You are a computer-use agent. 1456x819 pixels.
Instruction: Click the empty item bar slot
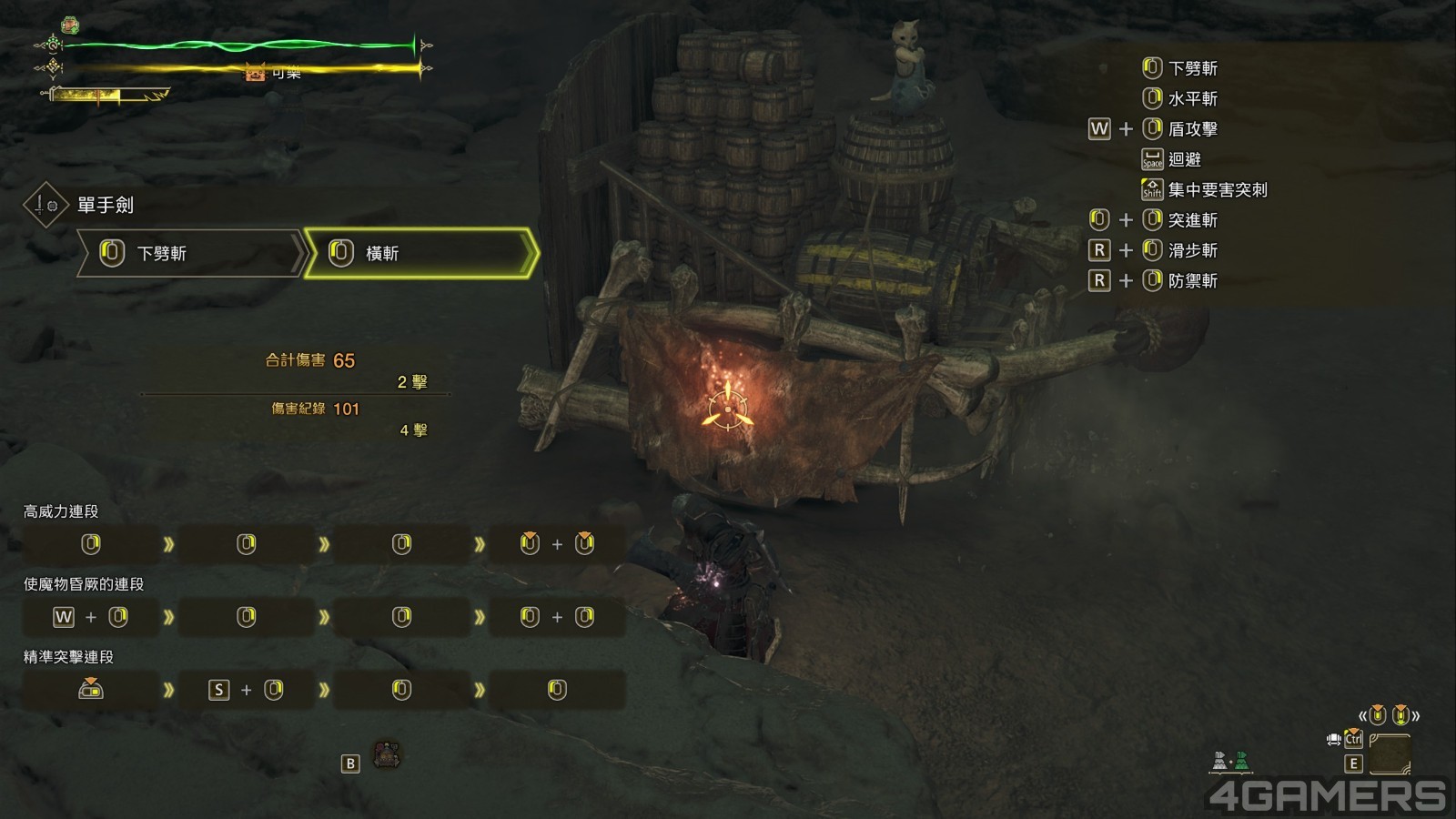point(1389,753)
